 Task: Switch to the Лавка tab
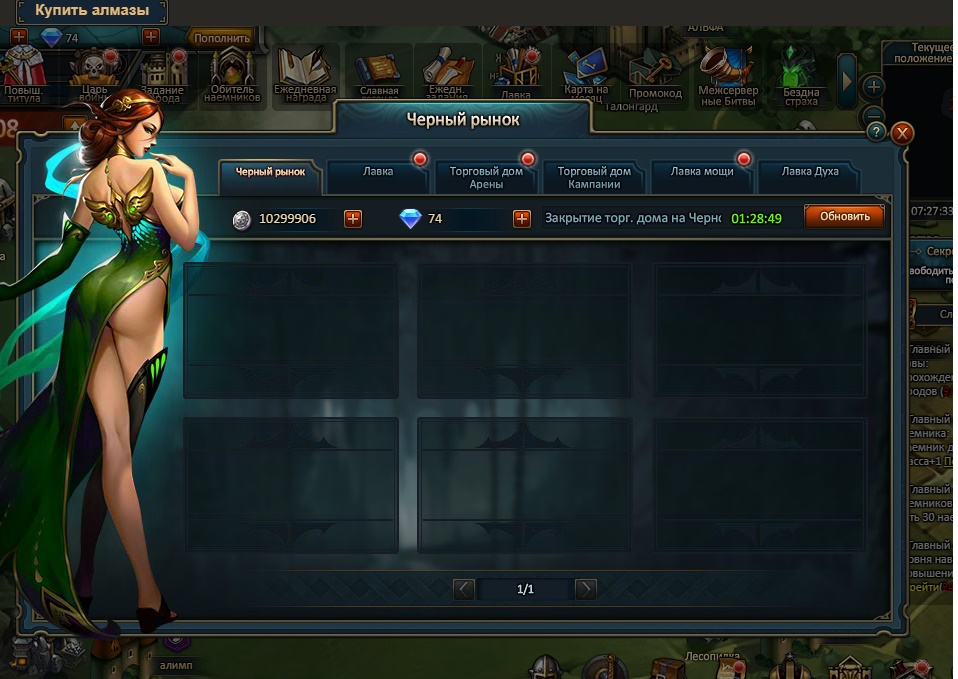click(x=378, y=172)
